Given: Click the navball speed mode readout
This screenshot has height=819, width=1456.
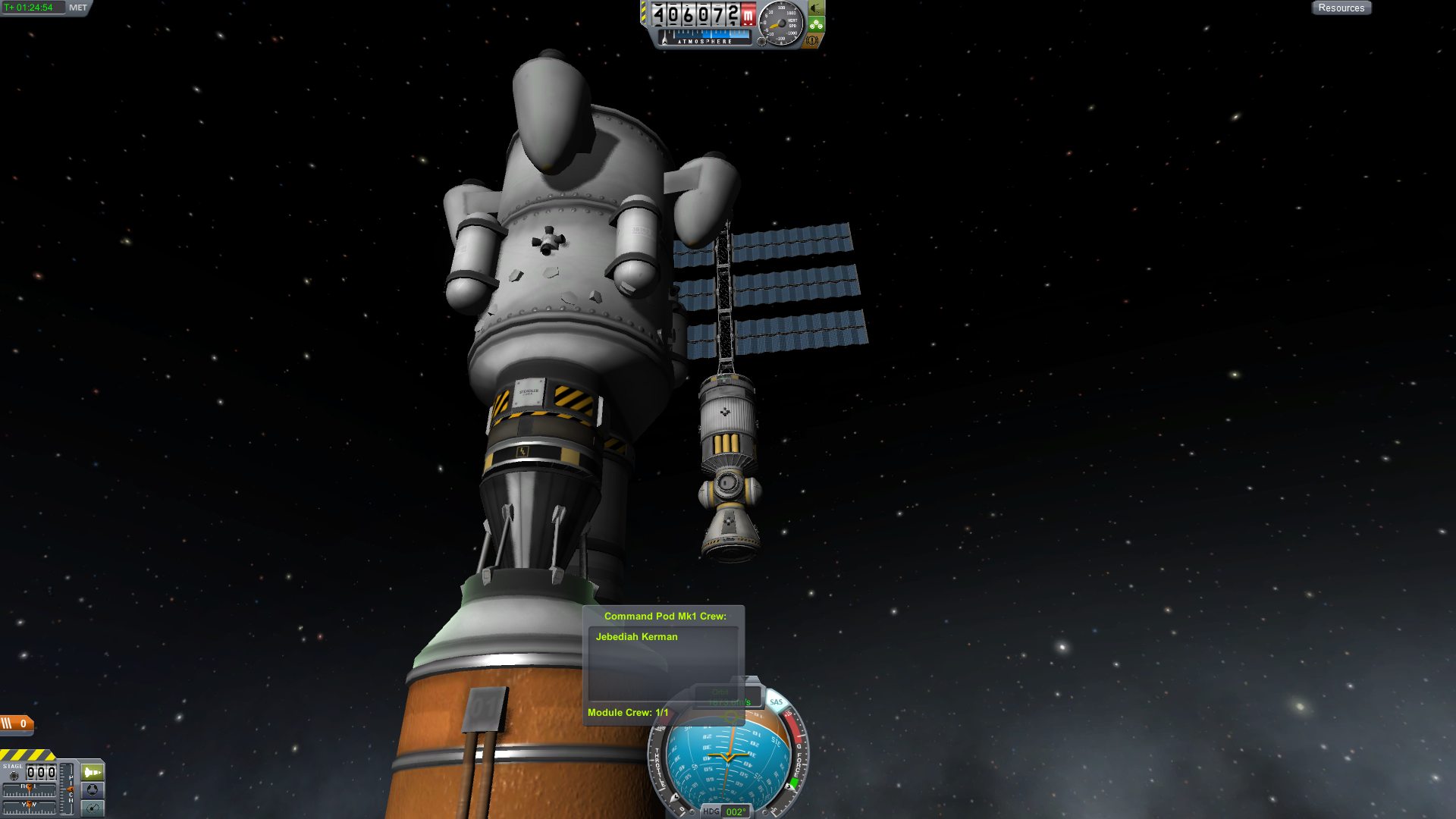Looking at the screenshot, I should 729,697.
